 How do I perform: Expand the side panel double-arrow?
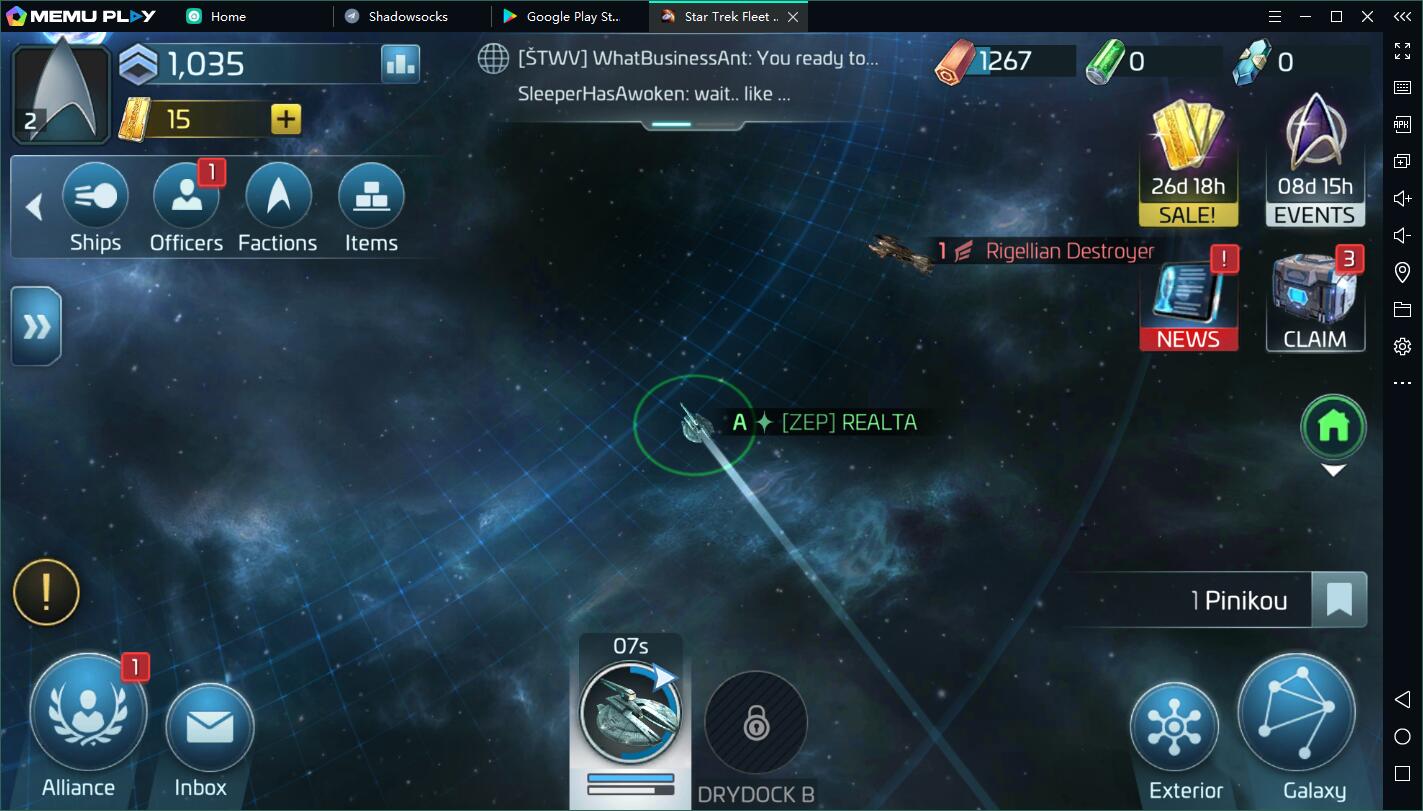(x=36, y=326)
